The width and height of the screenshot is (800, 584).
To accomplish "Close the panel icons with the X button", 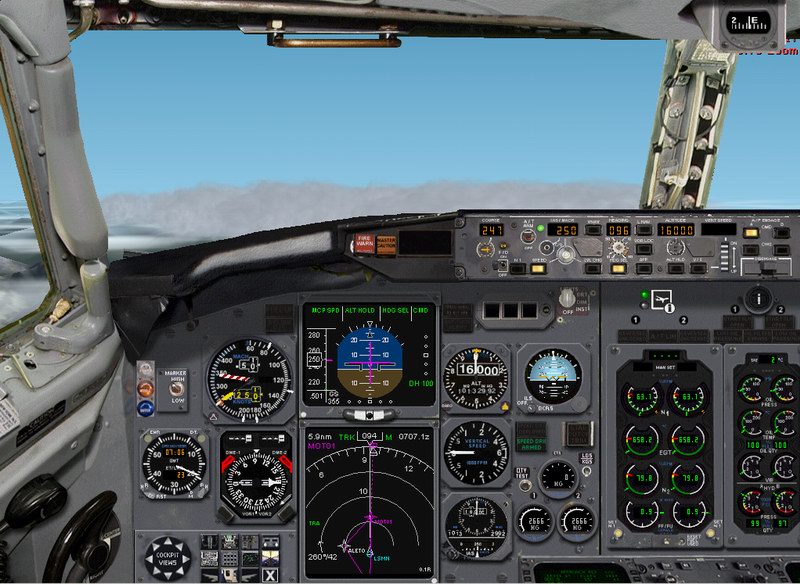I will [270, 574].
